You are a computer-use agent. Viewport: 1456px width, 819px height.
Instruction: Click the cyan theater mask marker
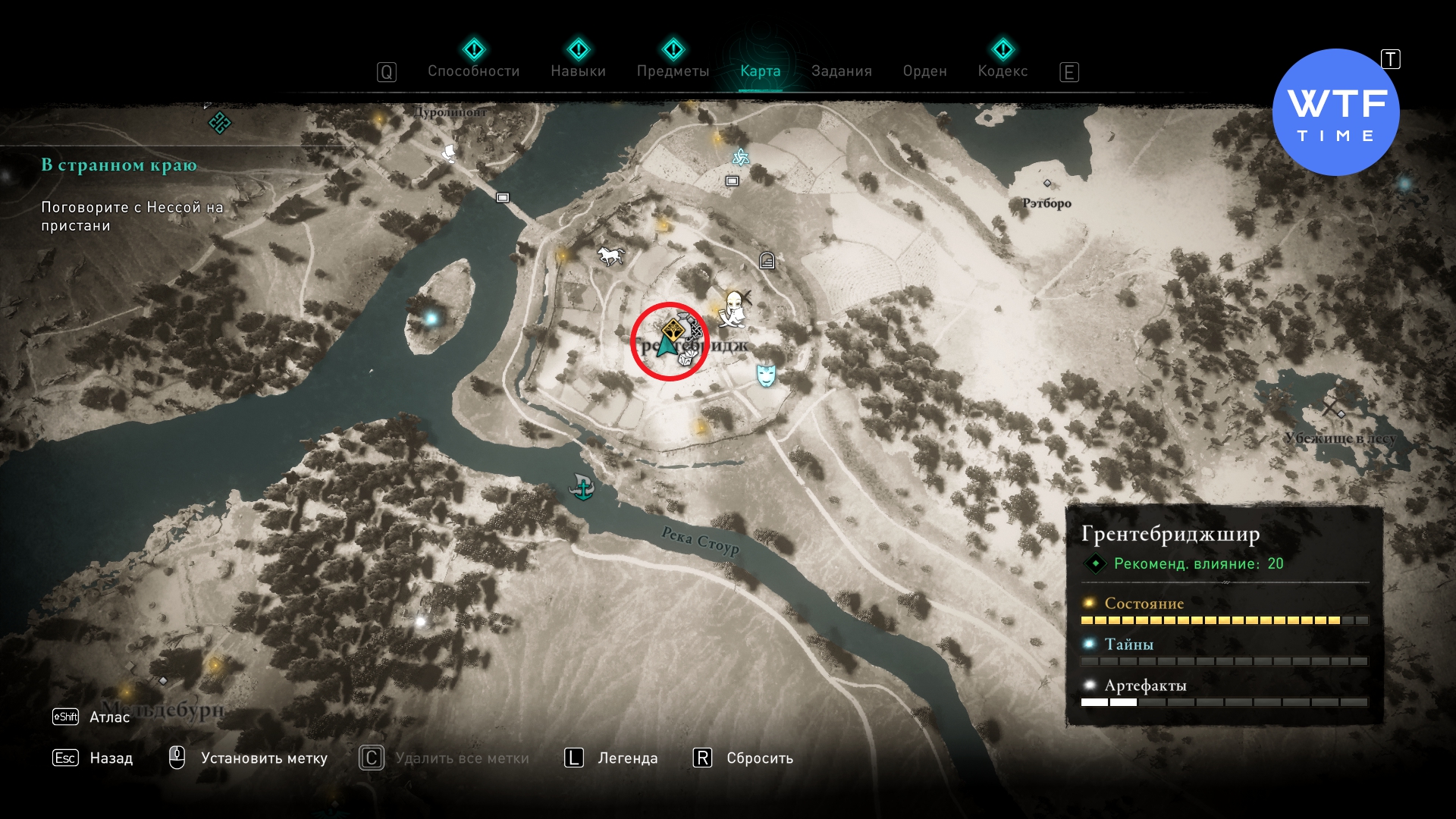pos(766,375)
